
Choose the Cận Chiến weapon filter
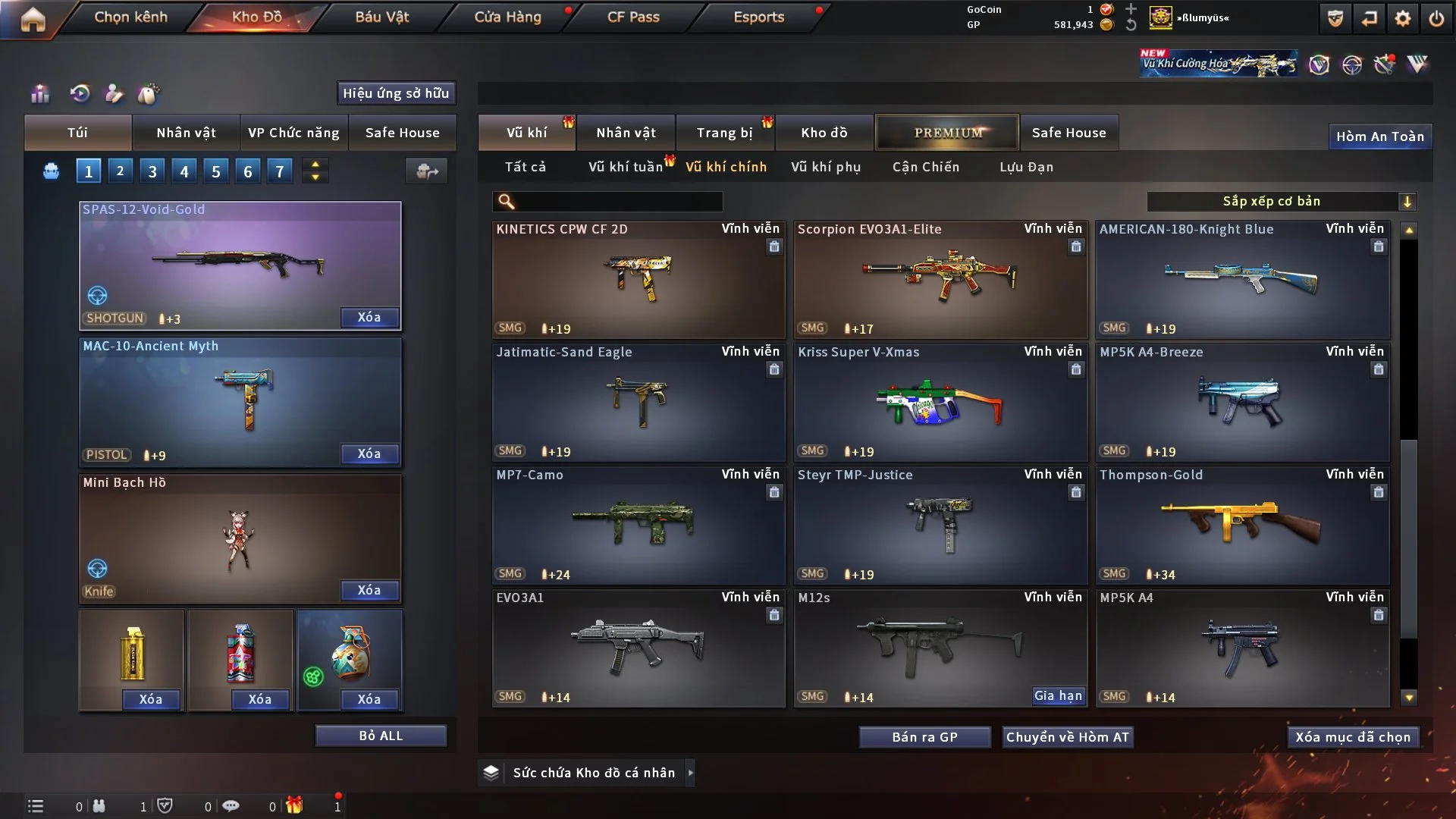pyautogui.click(x=925, y=167)
